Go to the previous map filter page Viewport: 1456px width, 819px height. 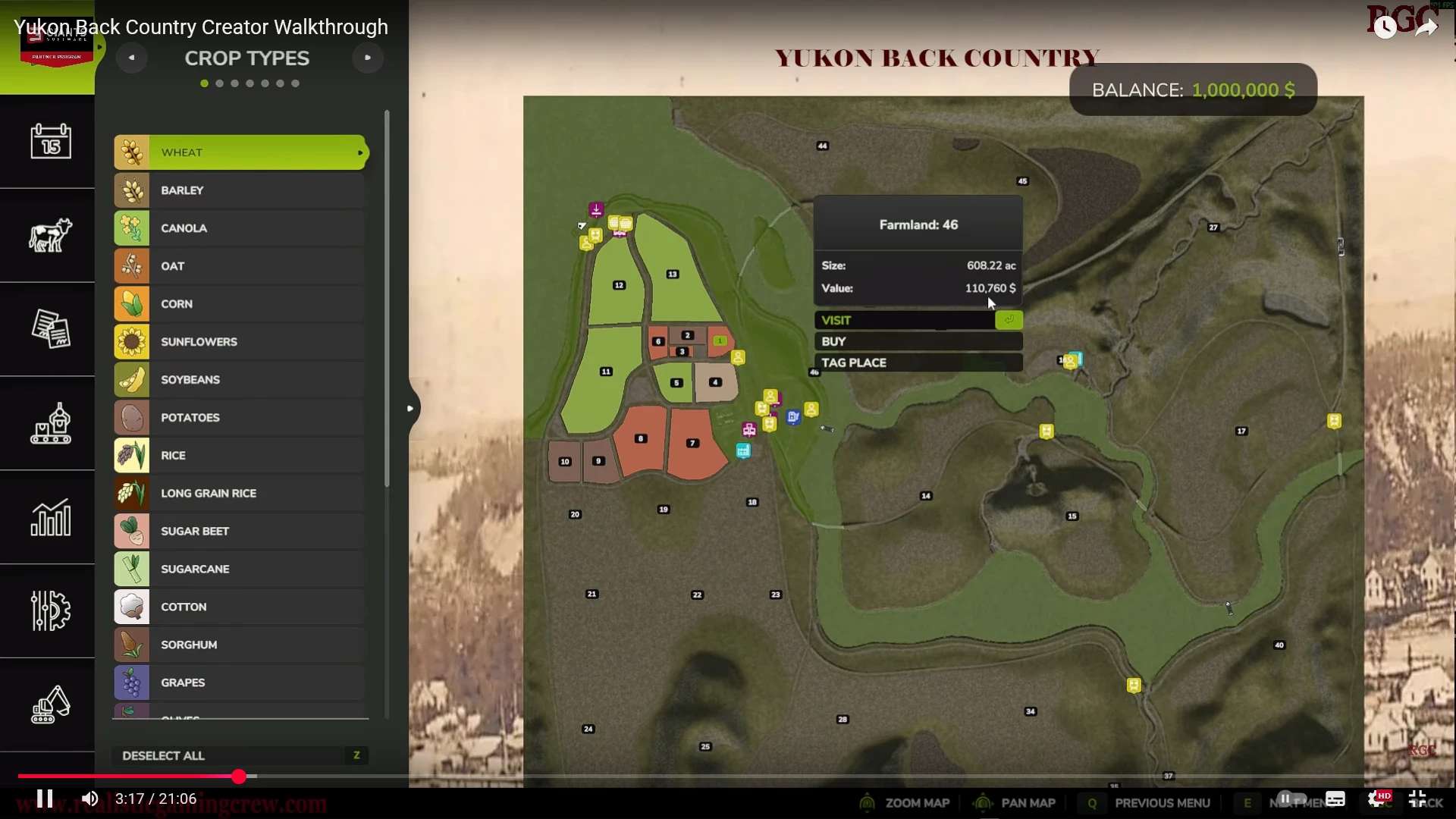coord(131,58)
